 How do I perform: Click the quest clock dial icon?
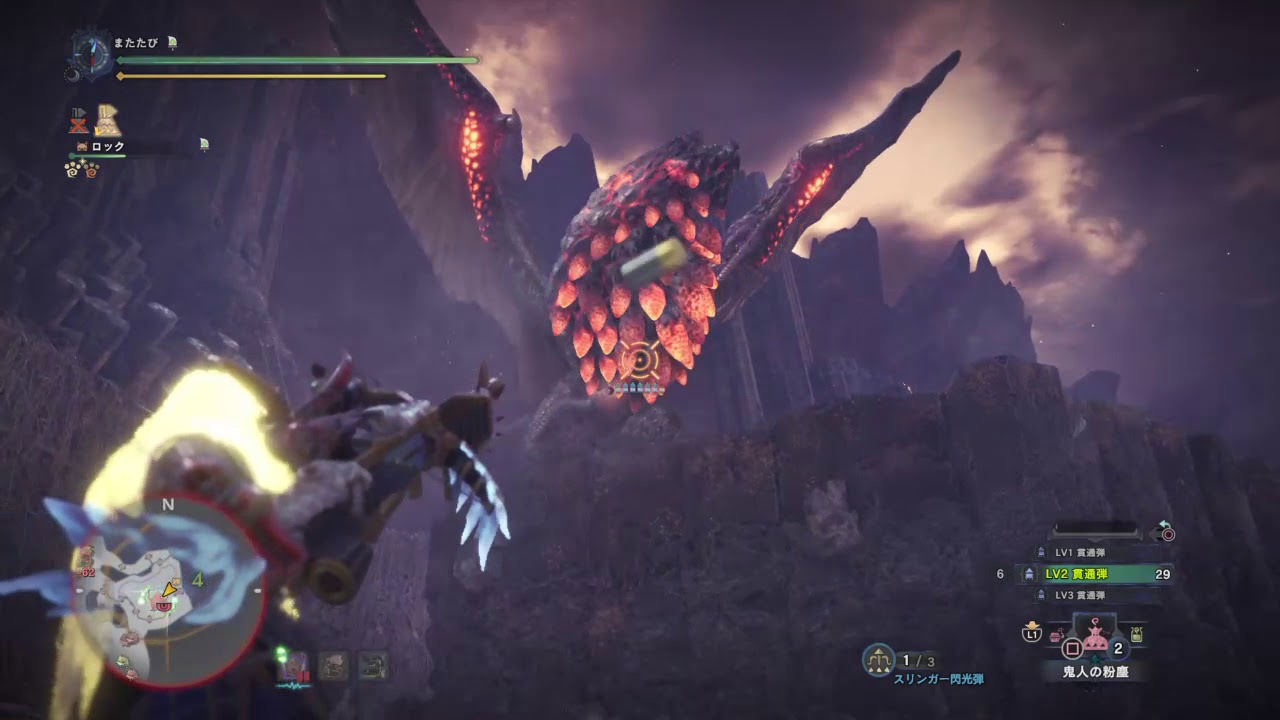91,51
